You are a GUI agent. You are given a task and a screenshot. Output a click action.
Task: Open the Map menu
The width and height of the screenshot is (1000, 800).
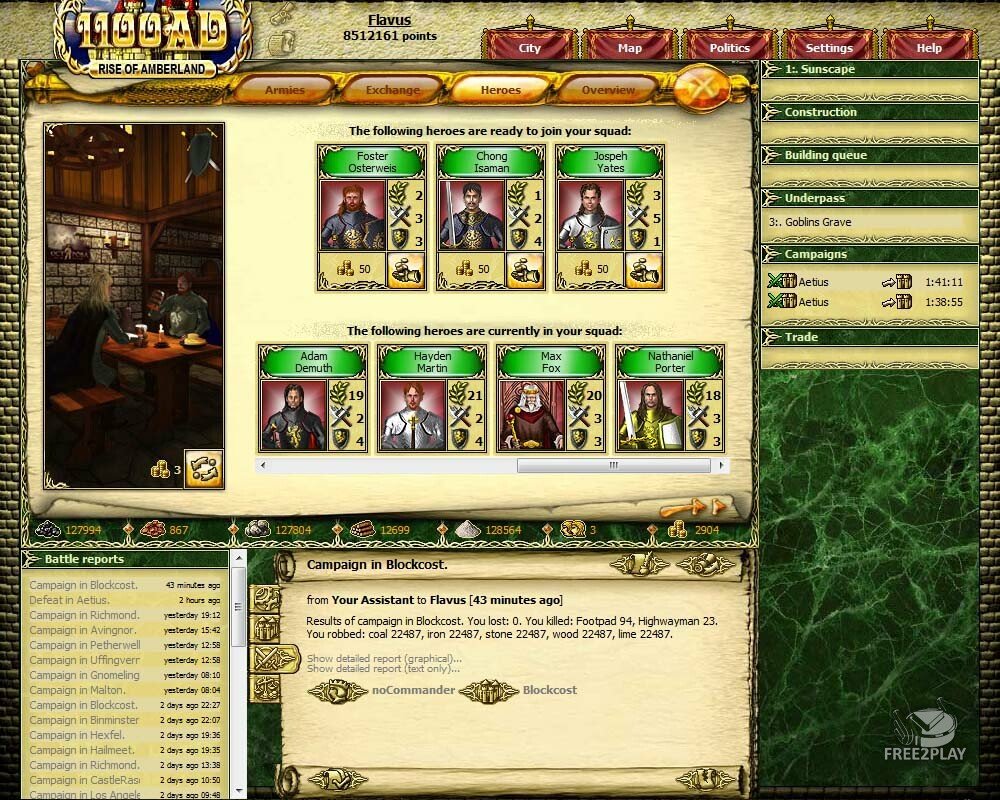tap(629, 48)
